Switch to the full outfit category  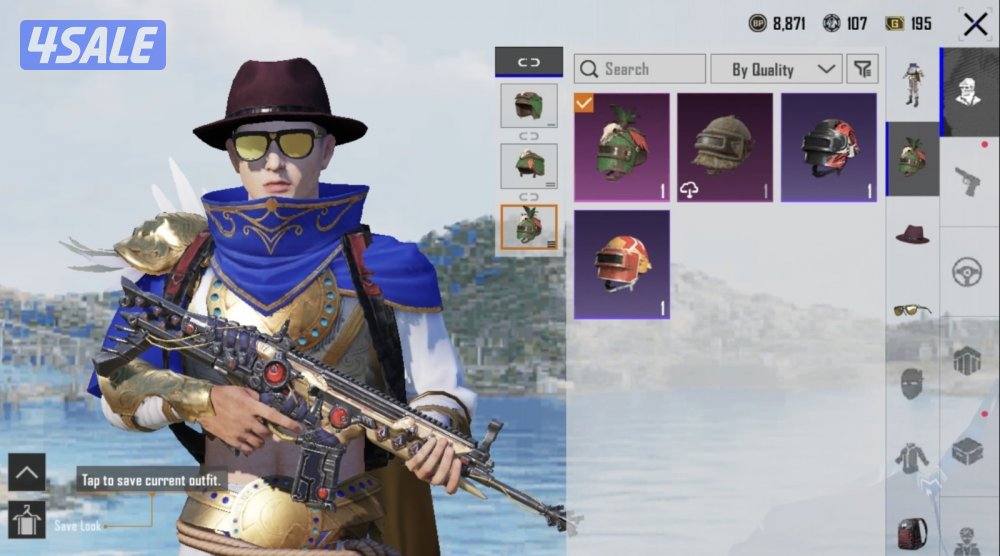click(x=912, y=84)
